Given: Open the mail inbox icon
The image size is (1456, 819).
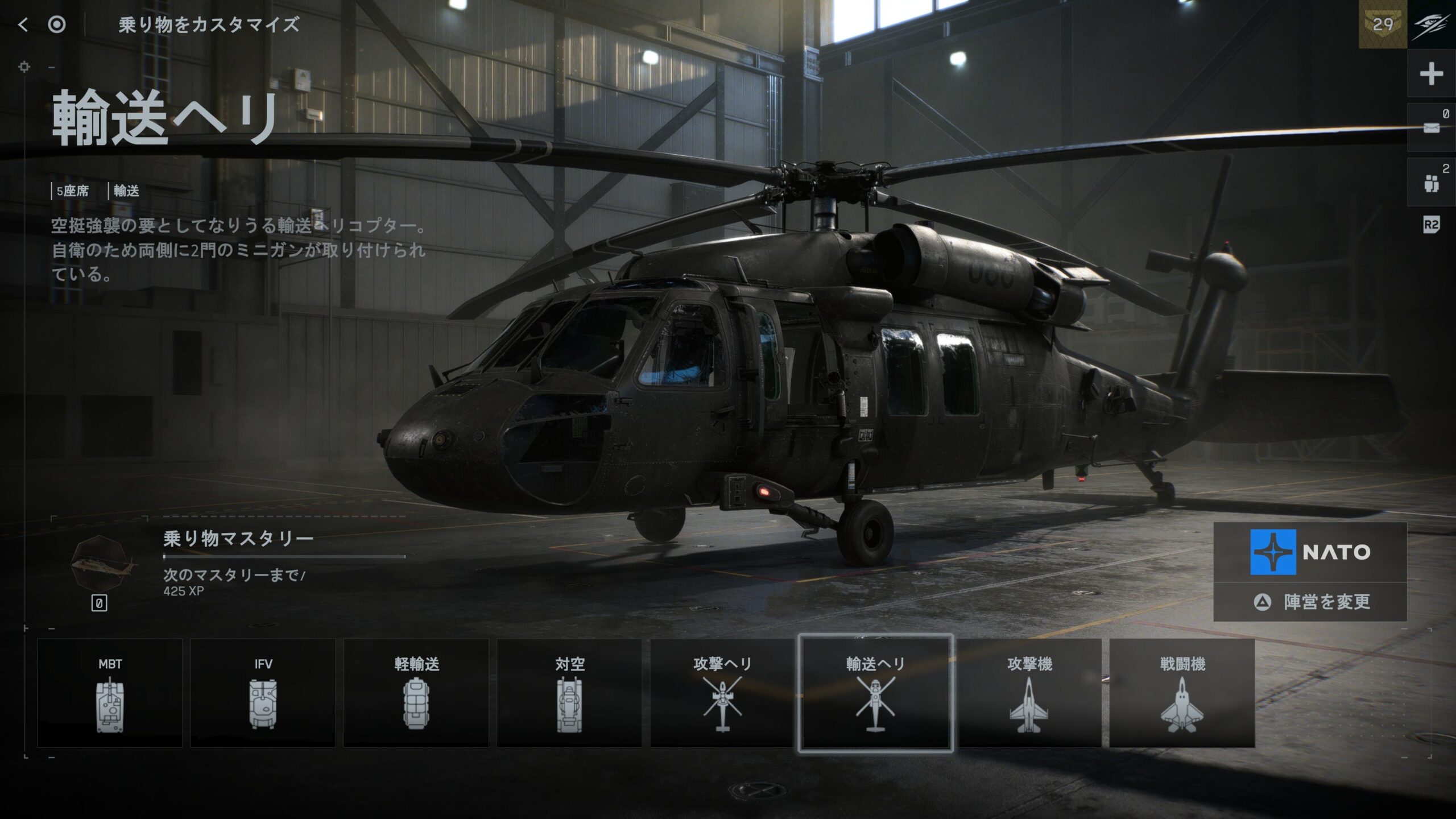Looking at the screenshot, I should tap(1431, 128).
